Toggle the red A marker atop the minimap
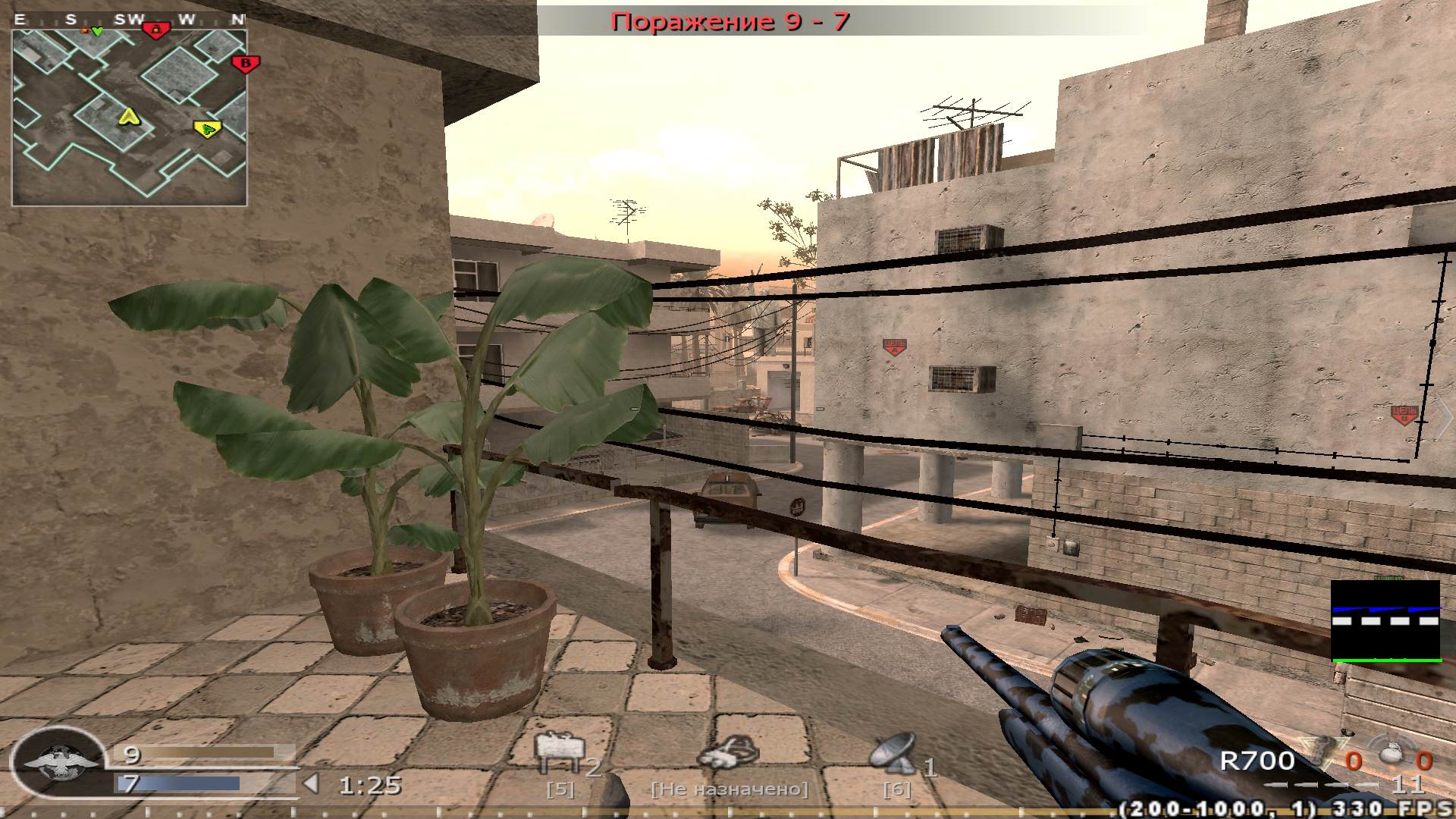This screenshot has width=1456, height=819. point(155,30)
